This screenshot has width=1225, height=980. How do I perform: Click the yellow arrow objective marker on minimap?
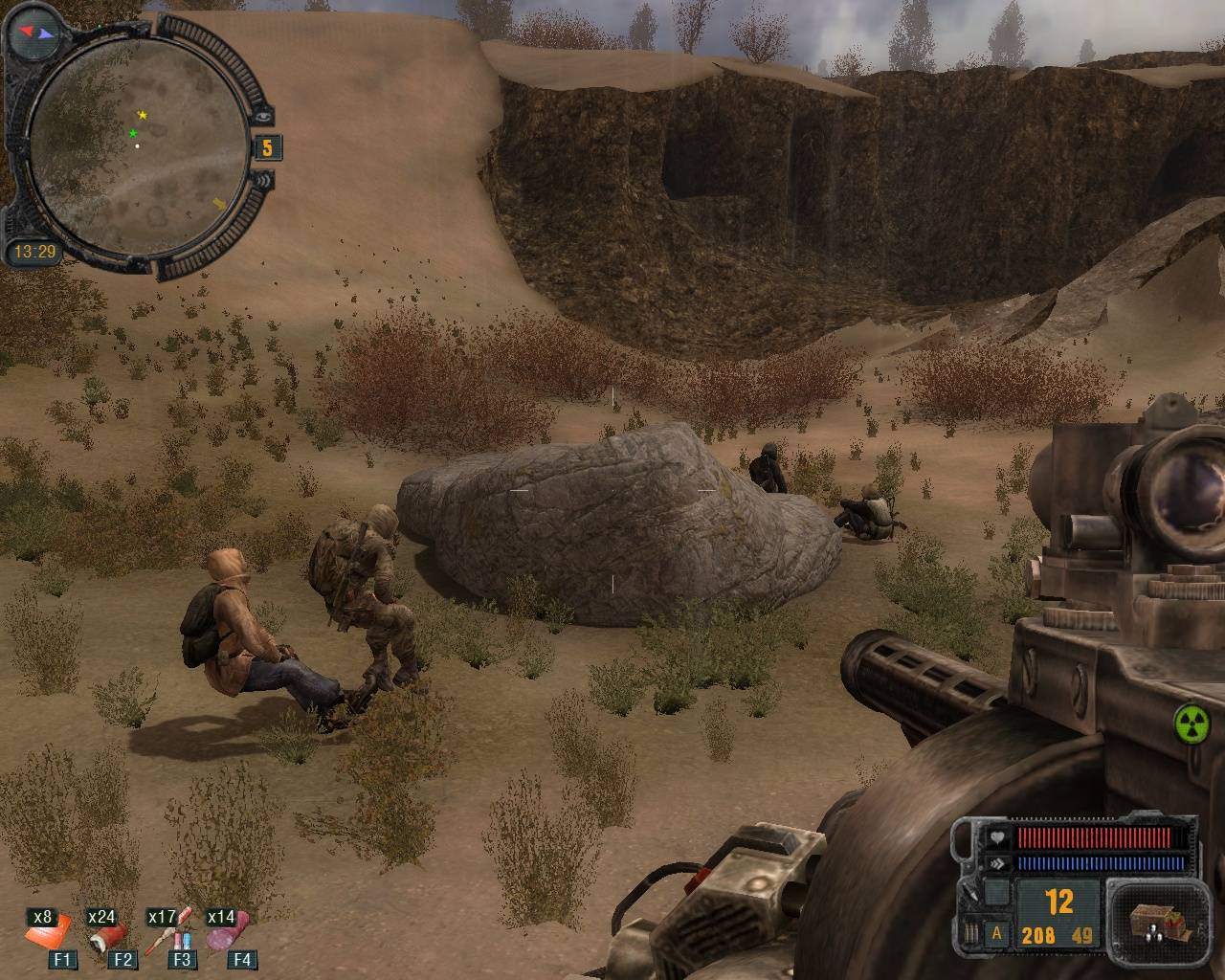coord(219,204)
